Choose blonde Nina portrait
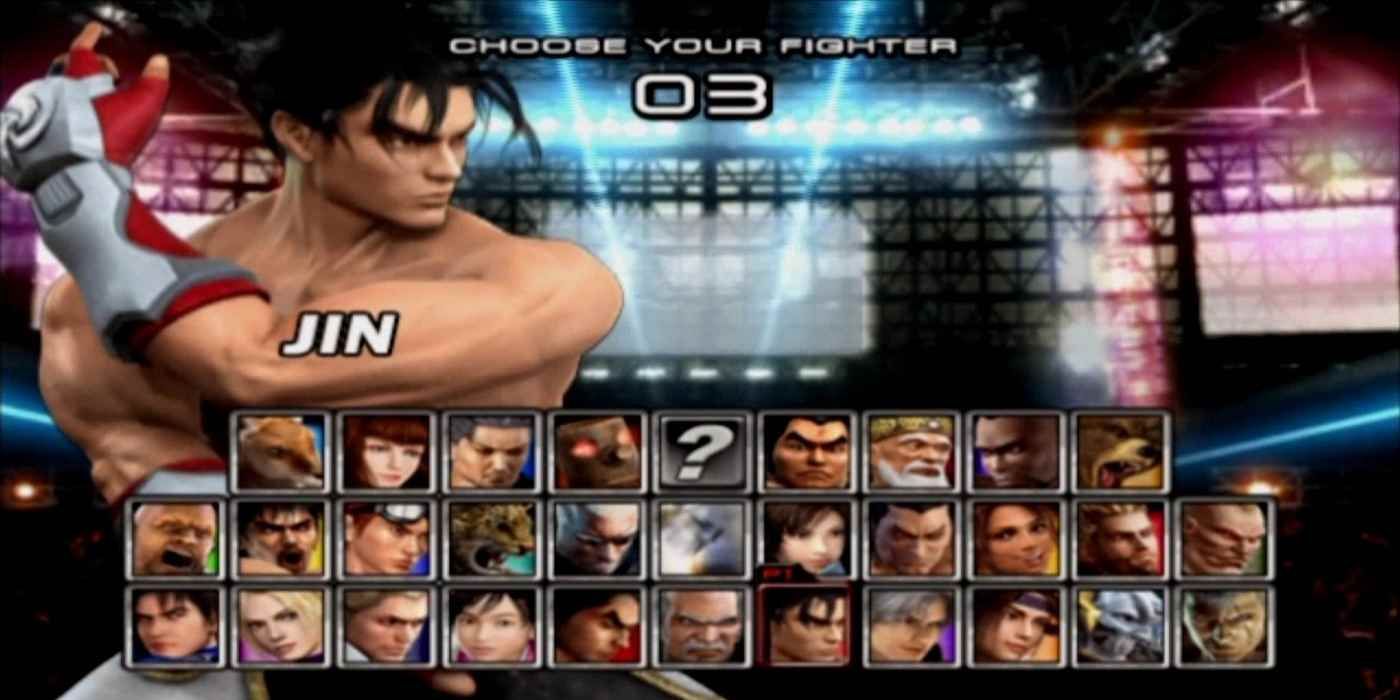Screen dimensions: 1400x700 [281, 626]
